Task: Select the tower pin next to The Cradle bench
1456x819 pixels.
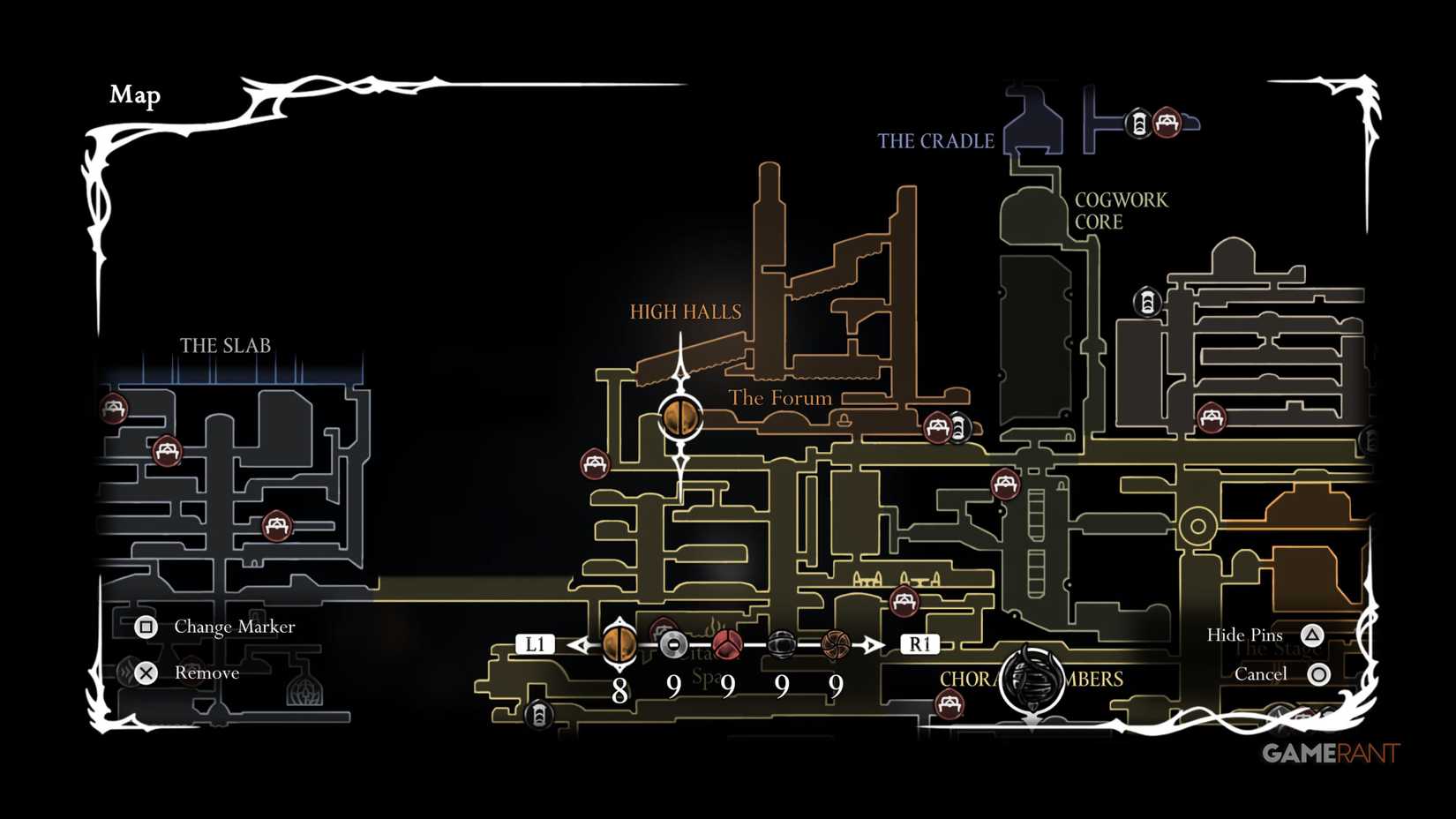Action: 1139,124
